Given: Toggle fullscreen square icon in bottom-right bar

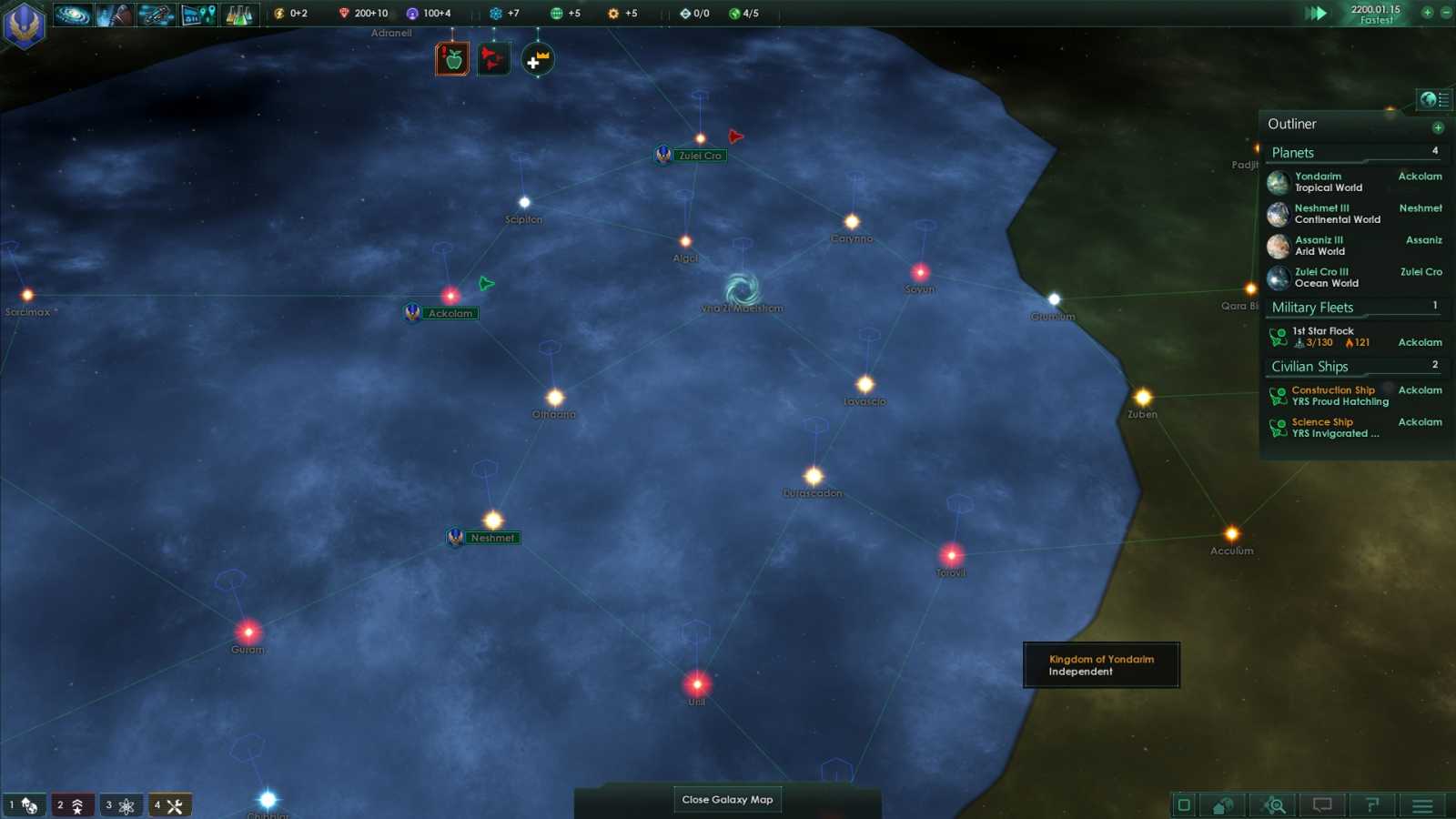Looking at the screenshot, I should click(x=1183, y=804).
